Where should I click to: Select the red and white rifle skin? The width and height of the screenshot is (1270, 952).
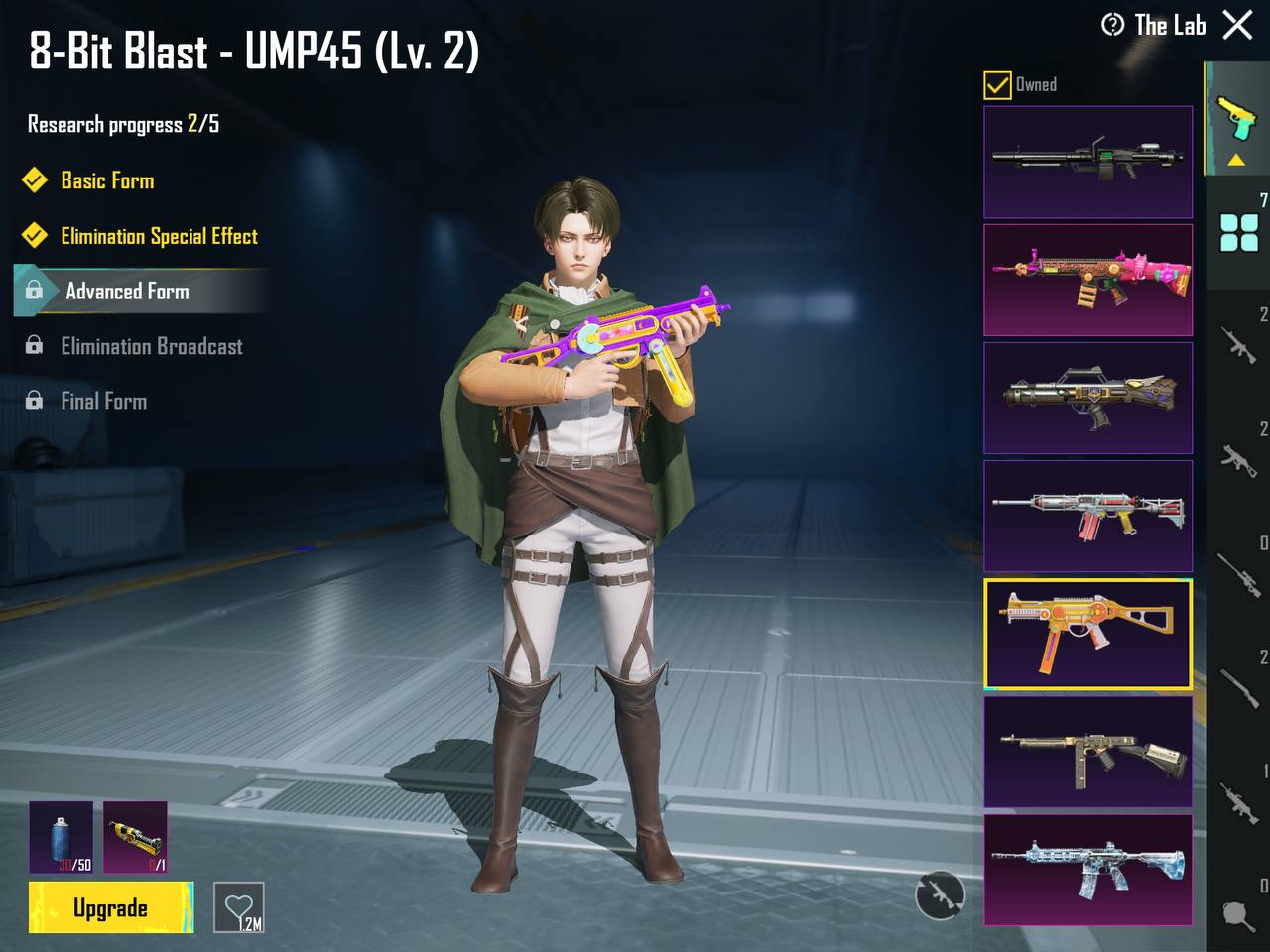(x=1087, y=516)
